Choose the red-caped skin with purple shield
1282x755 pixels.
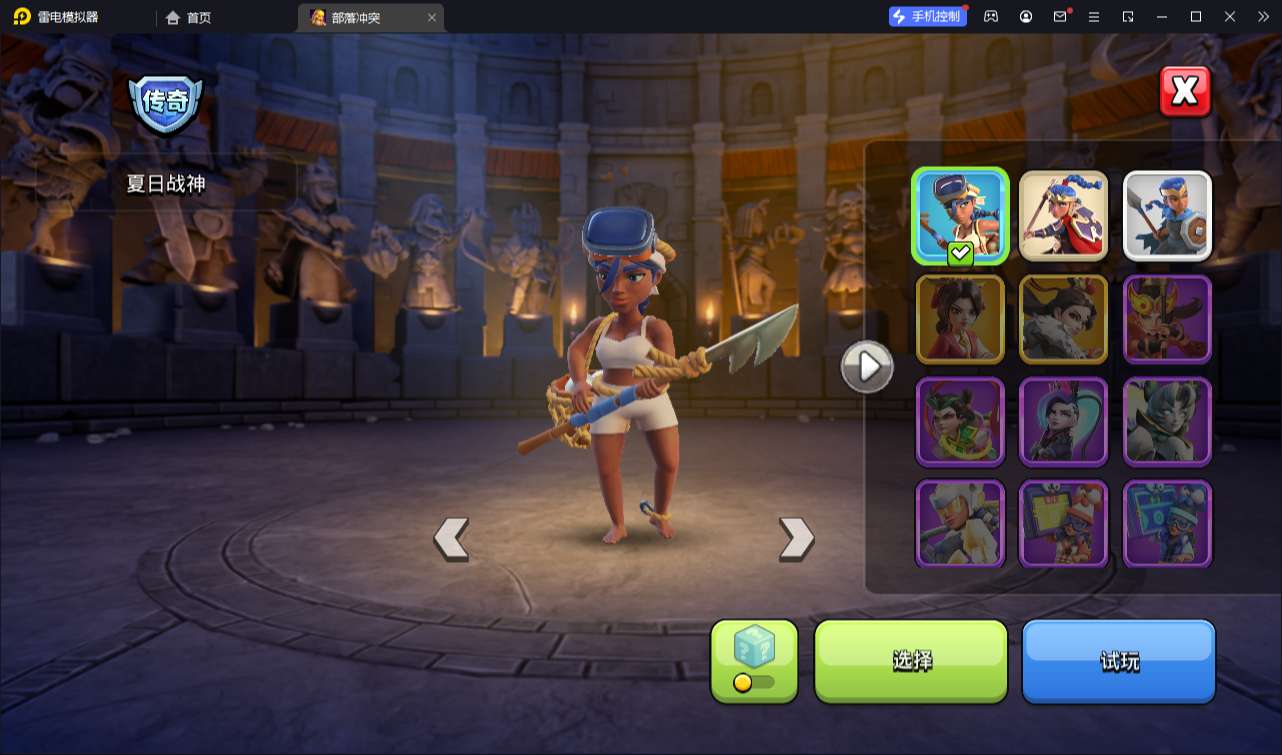1063,216
